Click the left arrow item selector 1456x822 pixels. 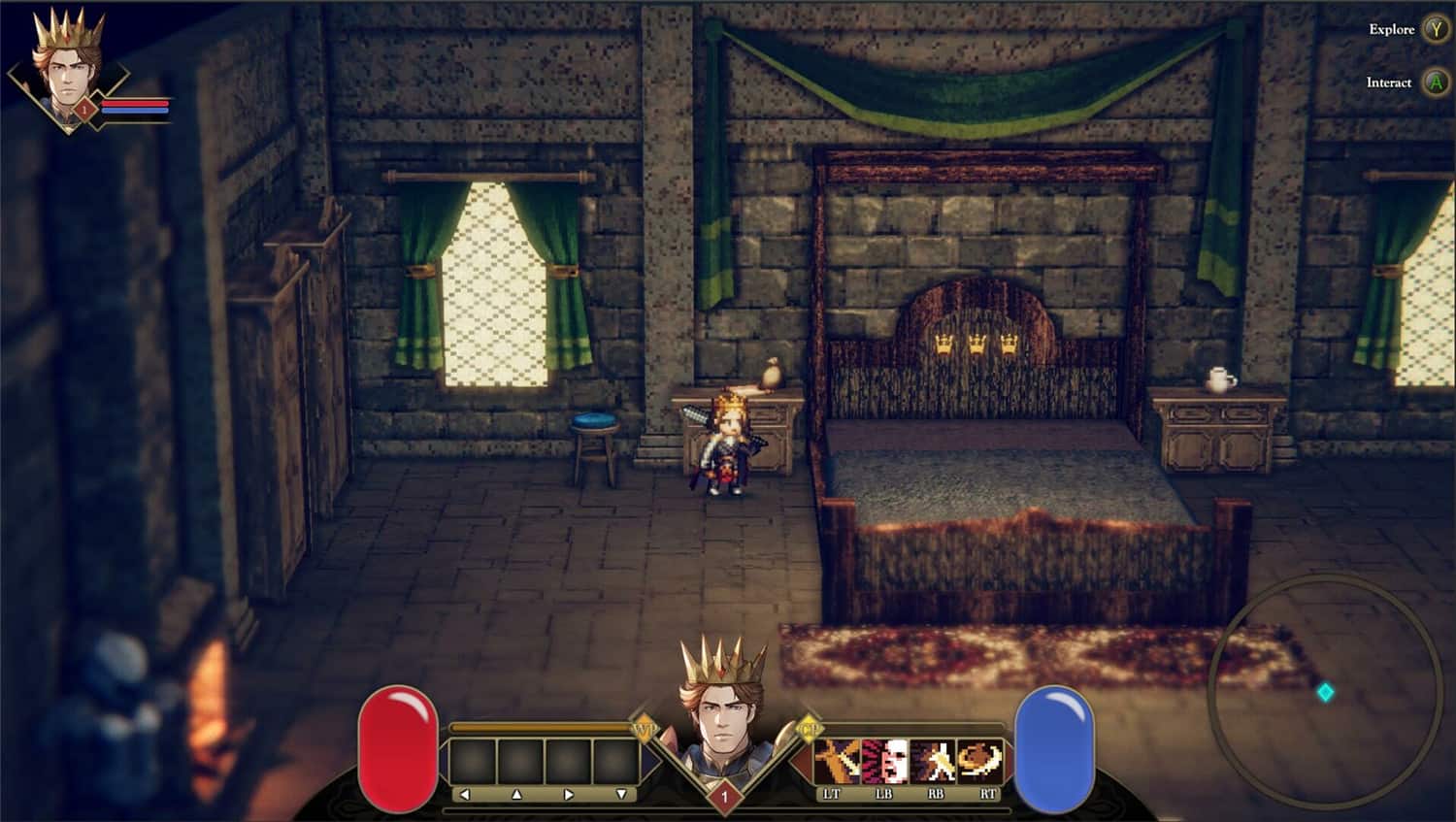click(x=464, y=792)
